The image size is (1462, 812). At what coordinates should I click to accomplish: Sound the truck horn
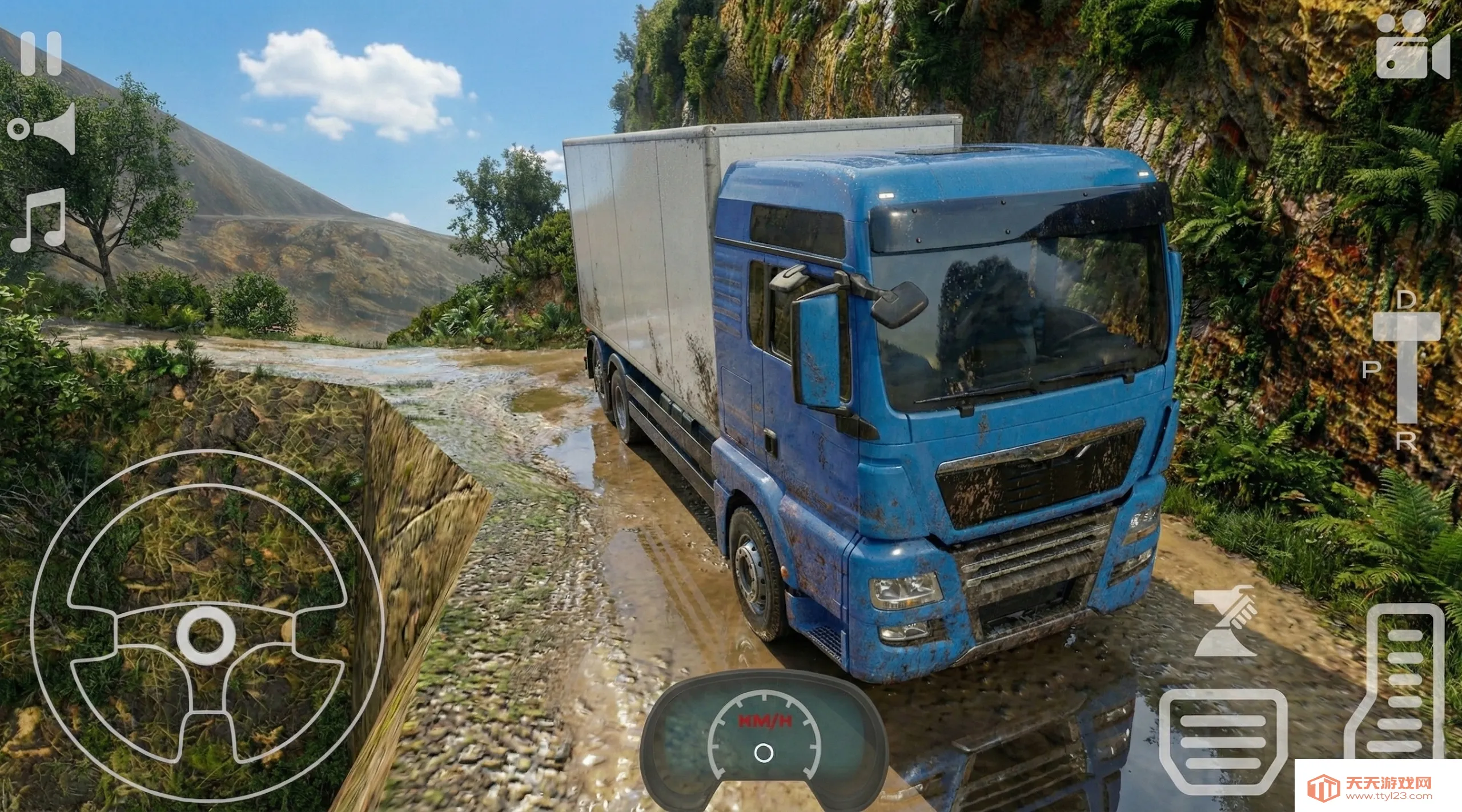[x=42, y=129]
